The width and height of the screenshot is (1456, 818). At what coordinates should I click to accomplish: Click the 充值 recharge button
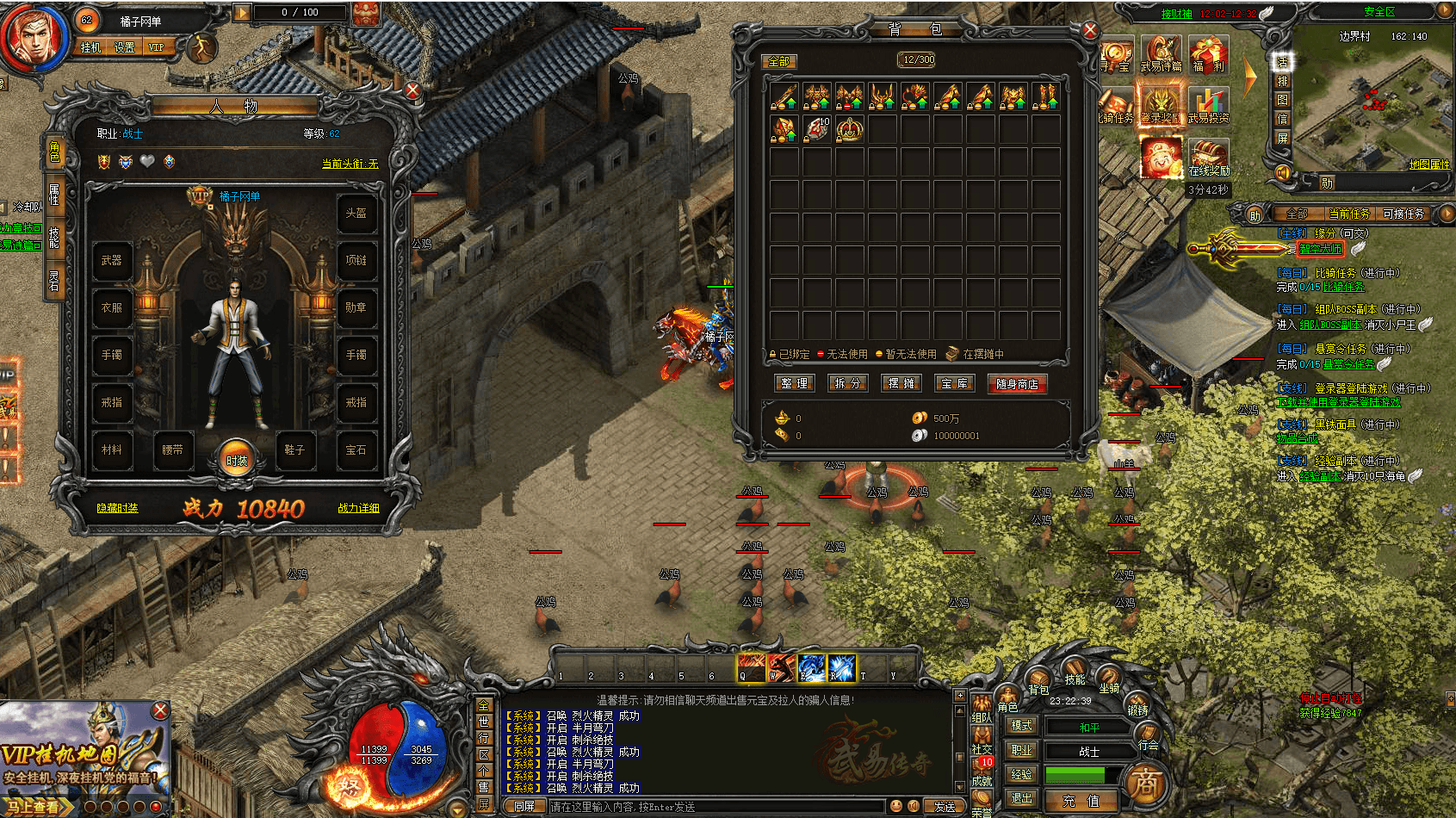tap(1081, 801)
